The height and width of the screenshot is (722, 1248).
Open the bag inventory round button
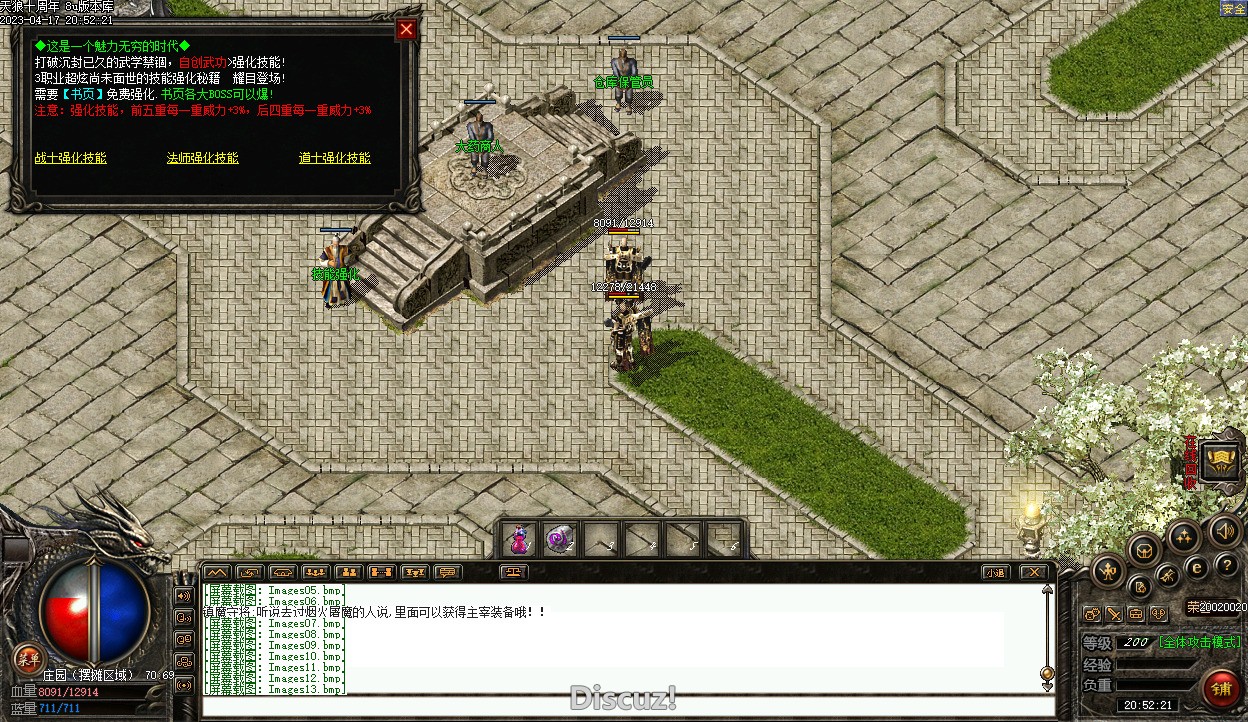(1143, 549)
